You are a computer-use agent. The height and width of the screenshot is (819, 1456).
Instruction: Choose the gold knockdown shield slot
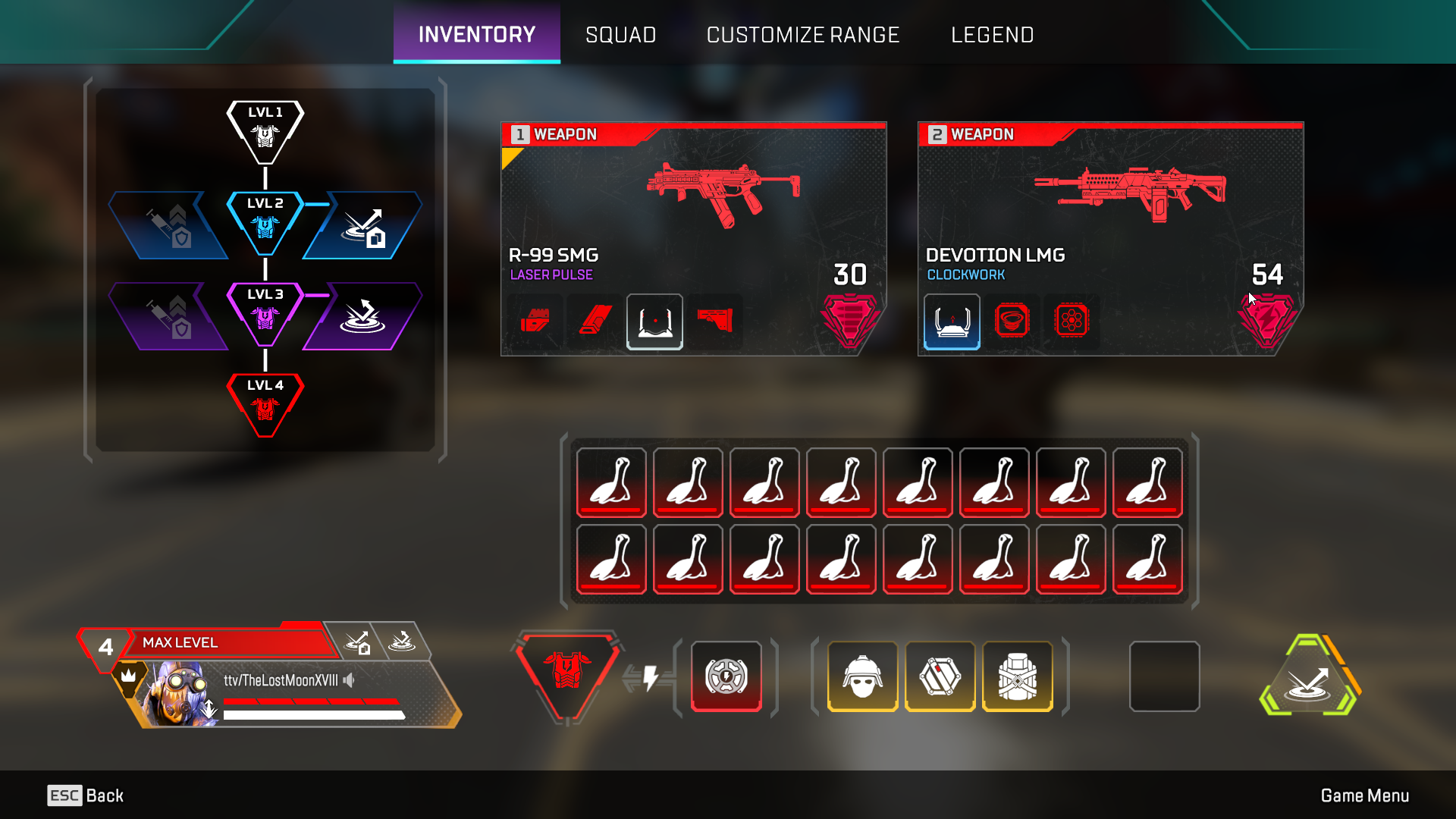(x=940, y=676)
